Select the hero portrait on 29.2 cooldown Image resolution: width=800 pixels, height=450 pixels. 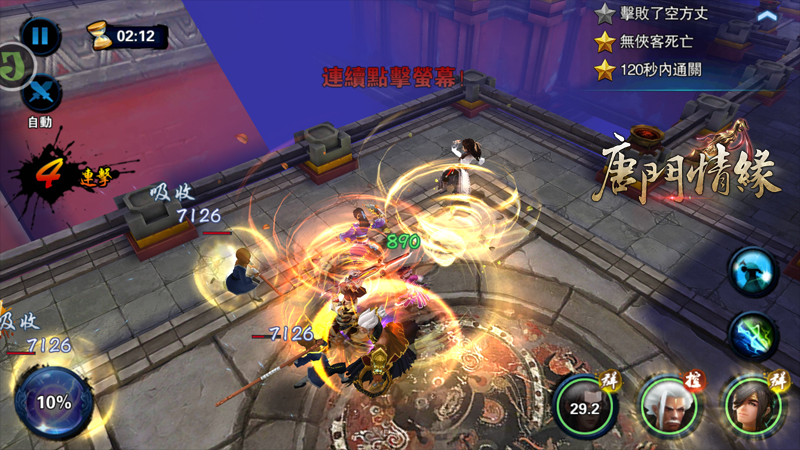tap(584, 406)
